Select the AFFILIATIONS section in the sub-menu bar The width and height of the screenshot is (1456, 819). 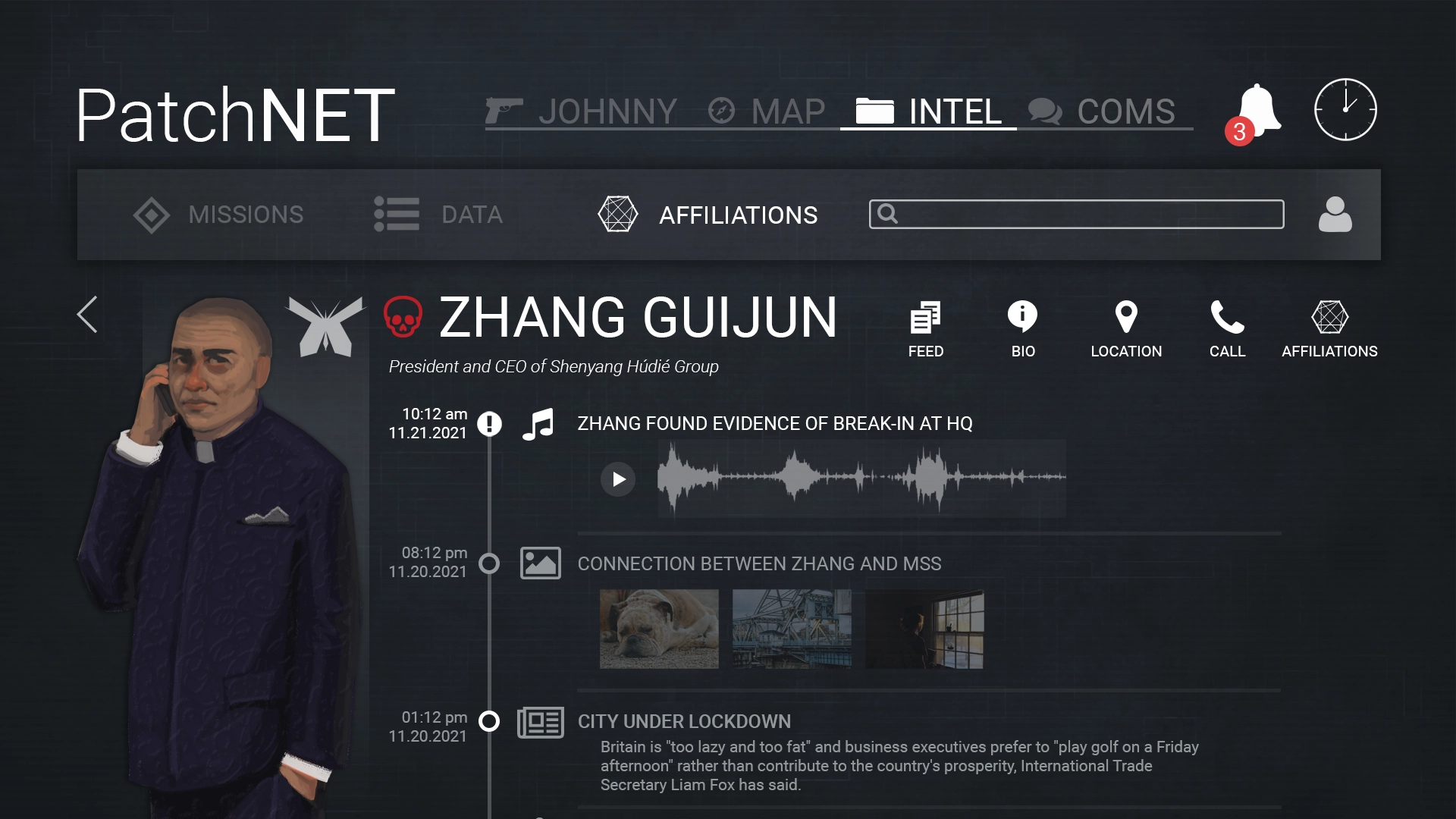point(708,215)
